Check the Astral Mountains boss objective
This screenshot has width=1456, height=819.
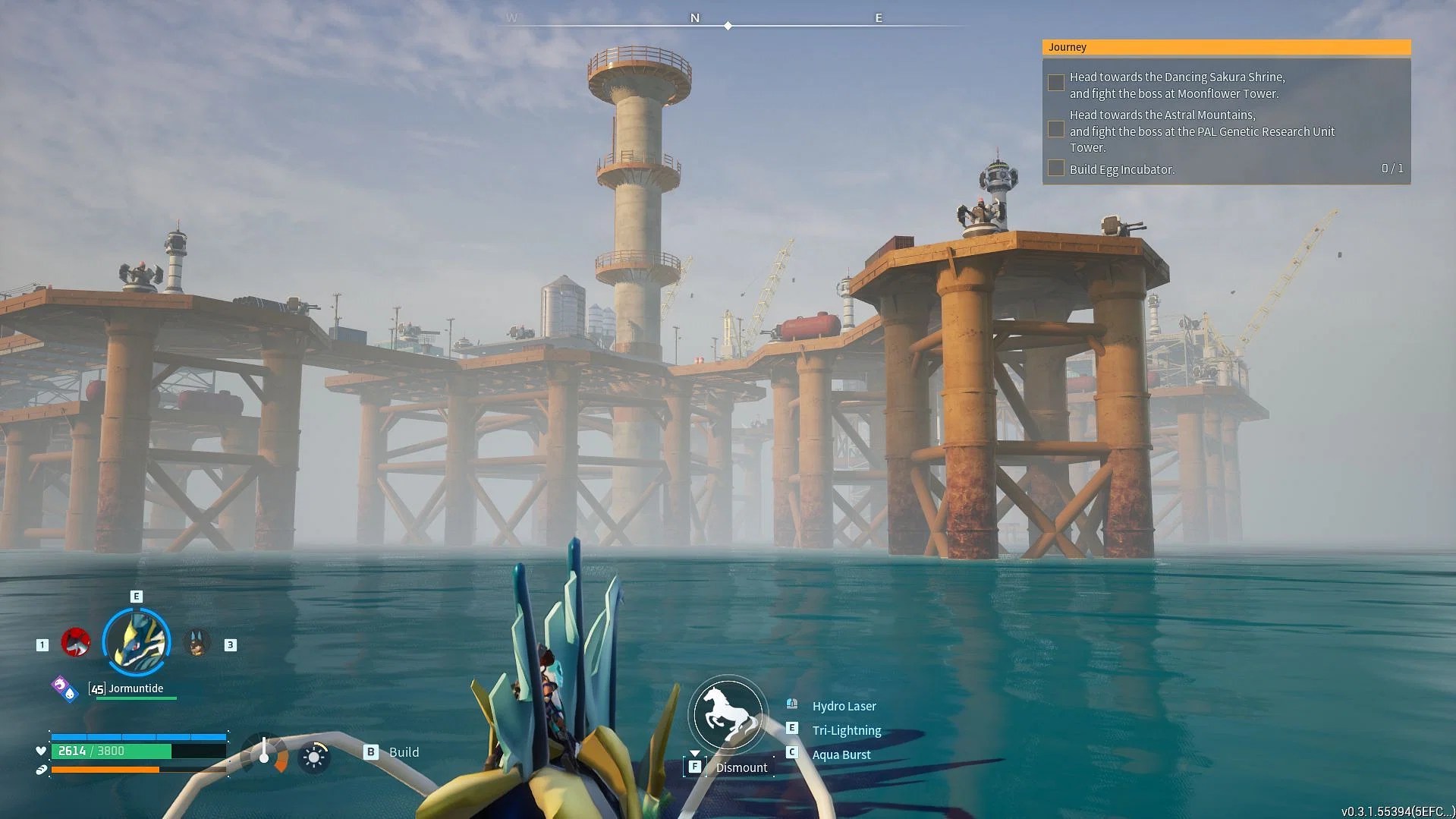click(1055, 129)
